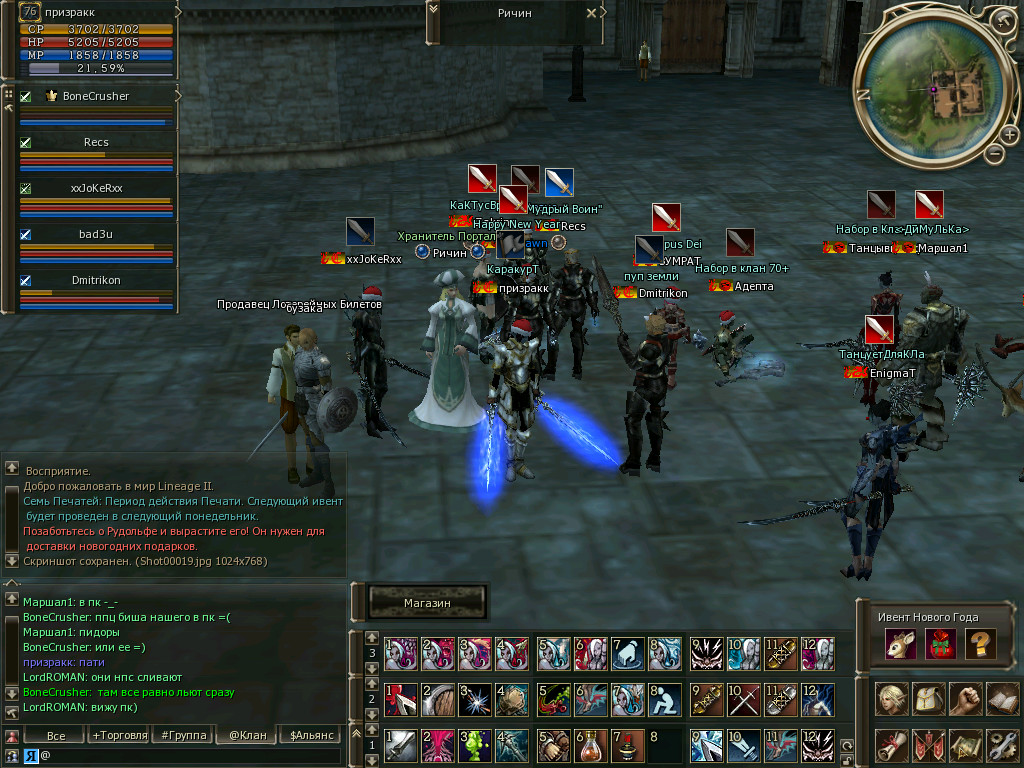
Task: Open the elf face character status icon
Action: coord(891,698)
